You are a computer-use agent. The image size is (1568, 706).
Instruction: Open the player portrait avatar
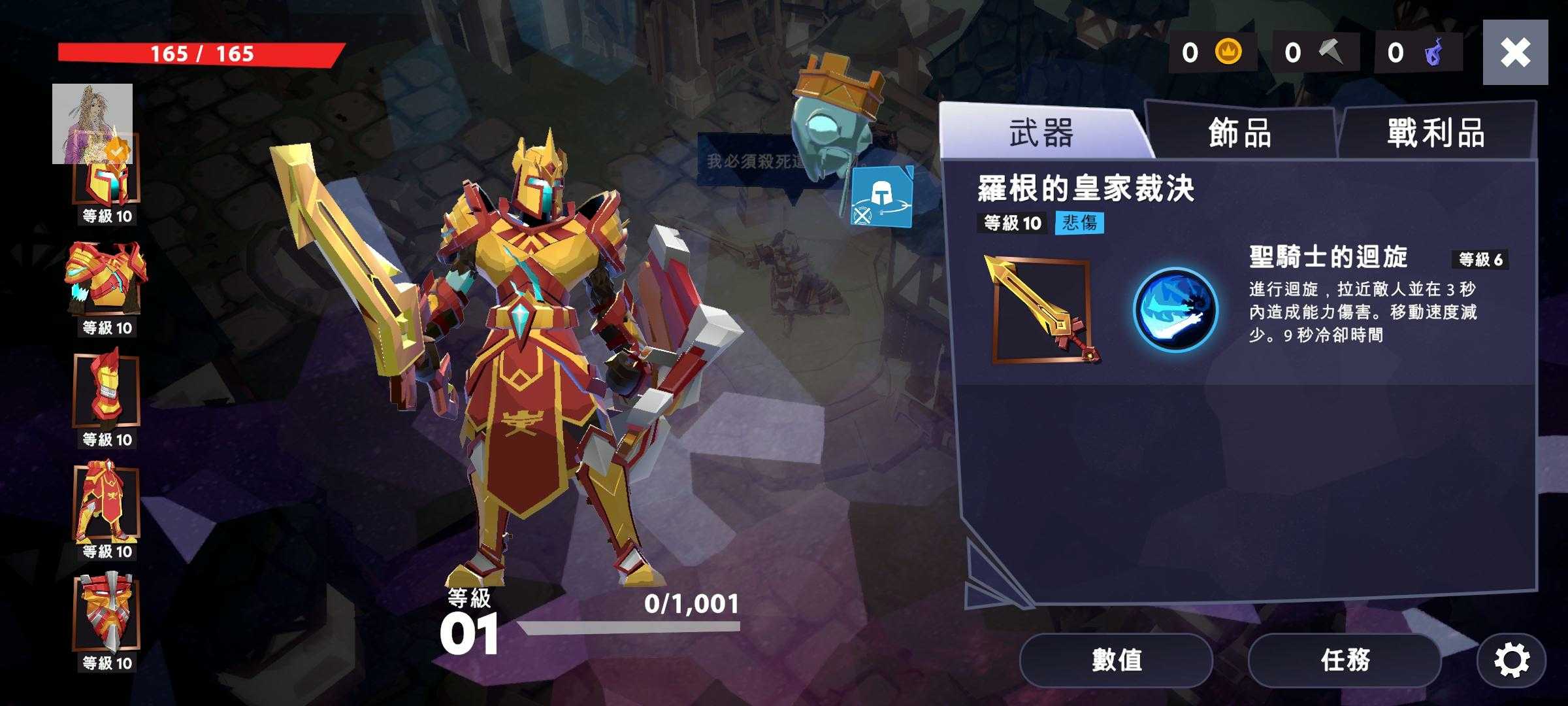(x=92, y=123)
